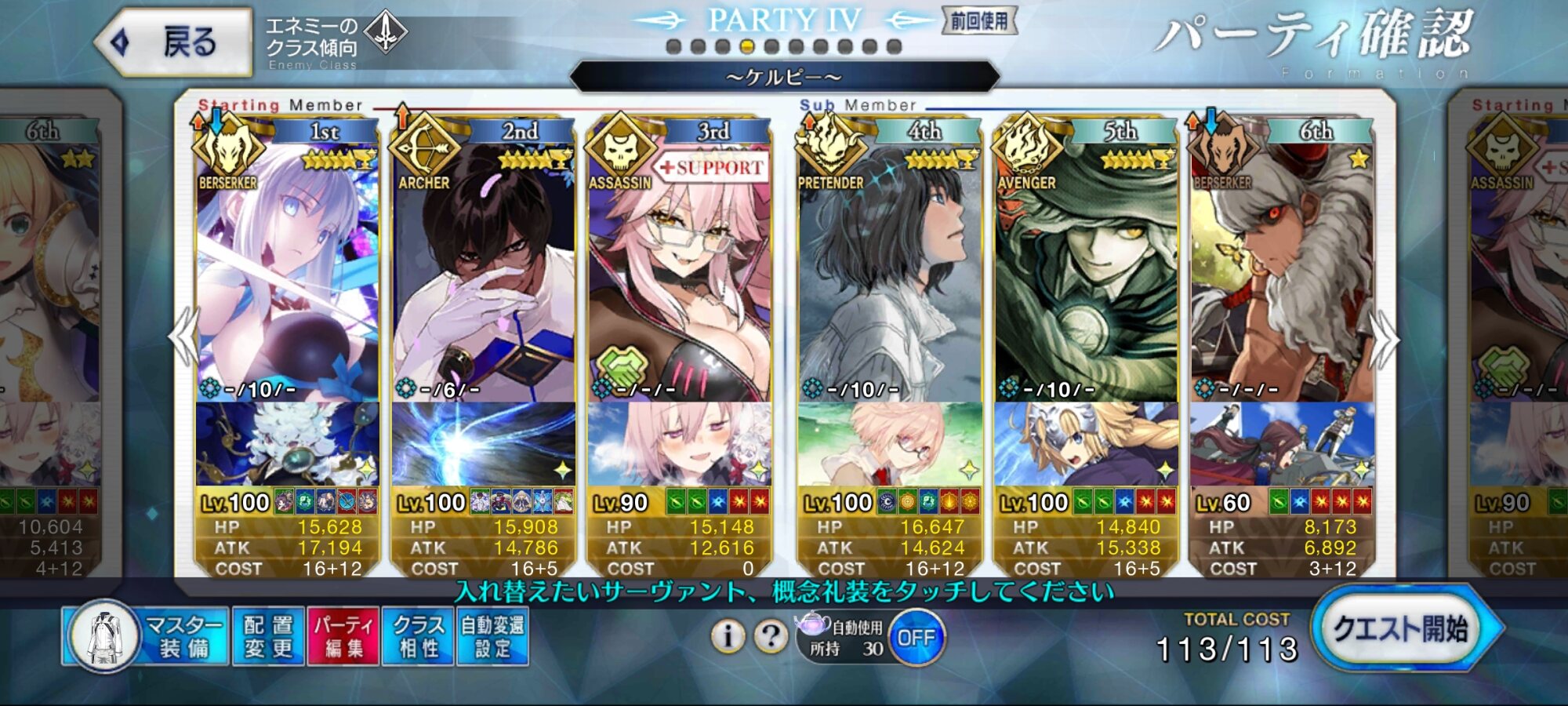
Task: Open パーティ編集 party edit
Action: click(x=343, y=636)
